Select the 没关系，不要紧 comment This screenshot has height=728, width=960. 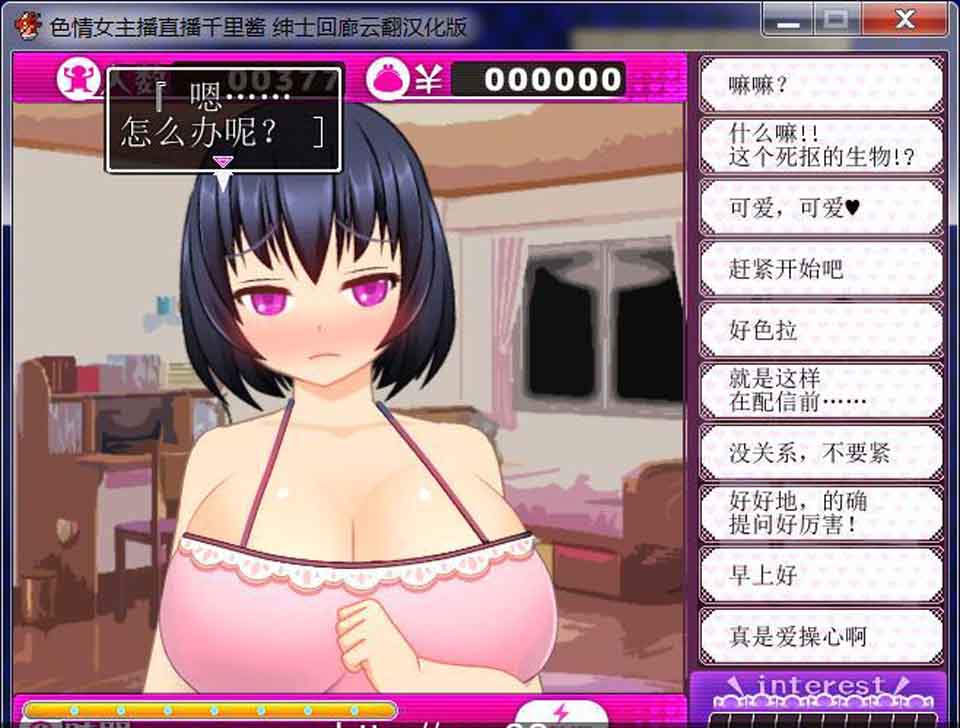[x=820, y=452]
